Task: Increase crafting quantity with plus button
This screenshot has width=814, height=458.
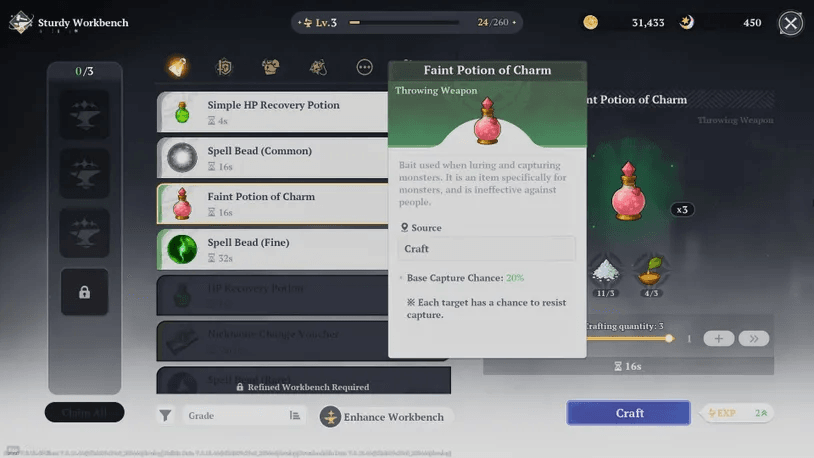Action: [x=718, y=339]
